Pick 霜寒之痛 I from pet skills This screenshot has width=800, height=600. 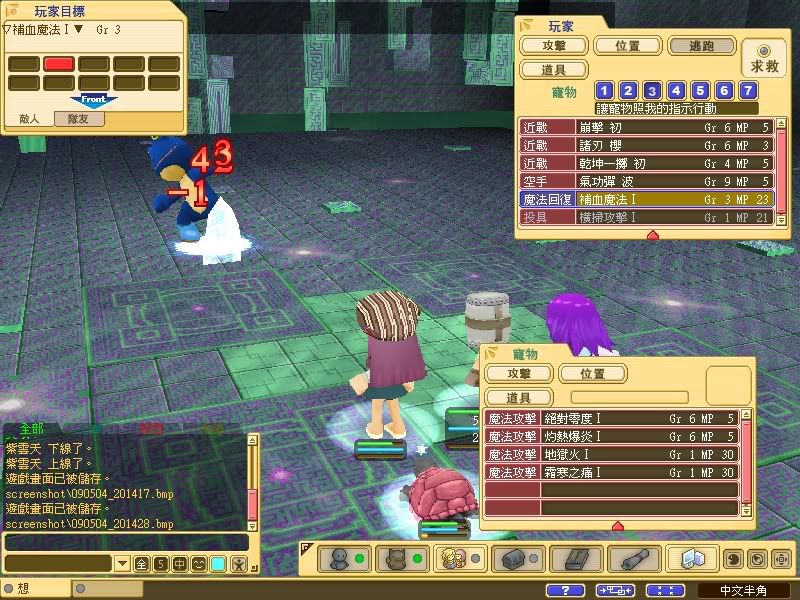(612, 472)
